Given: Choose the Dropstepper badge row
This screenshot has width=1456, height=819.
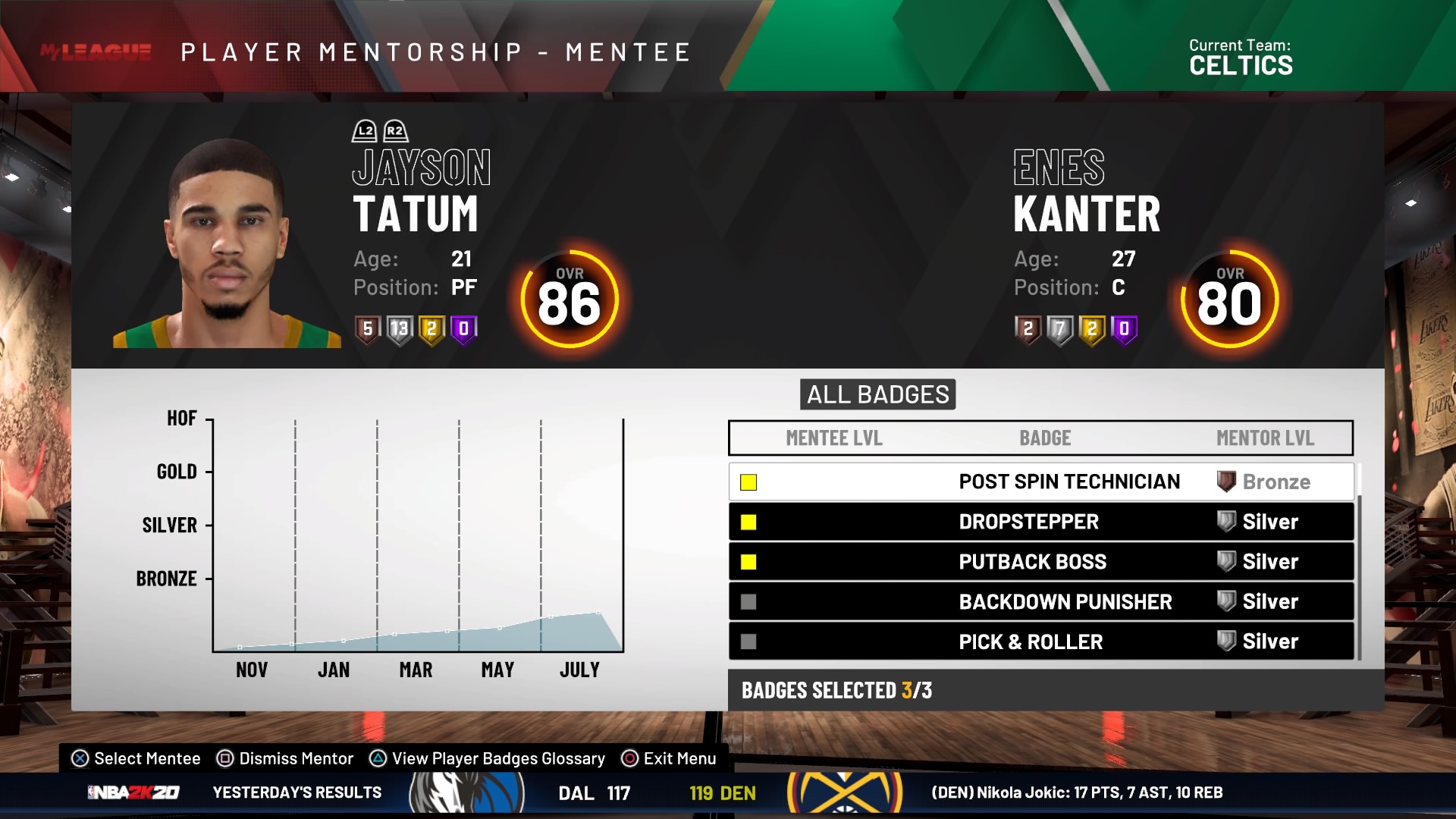Looking at the screenshot, I should pos(1040,522).
